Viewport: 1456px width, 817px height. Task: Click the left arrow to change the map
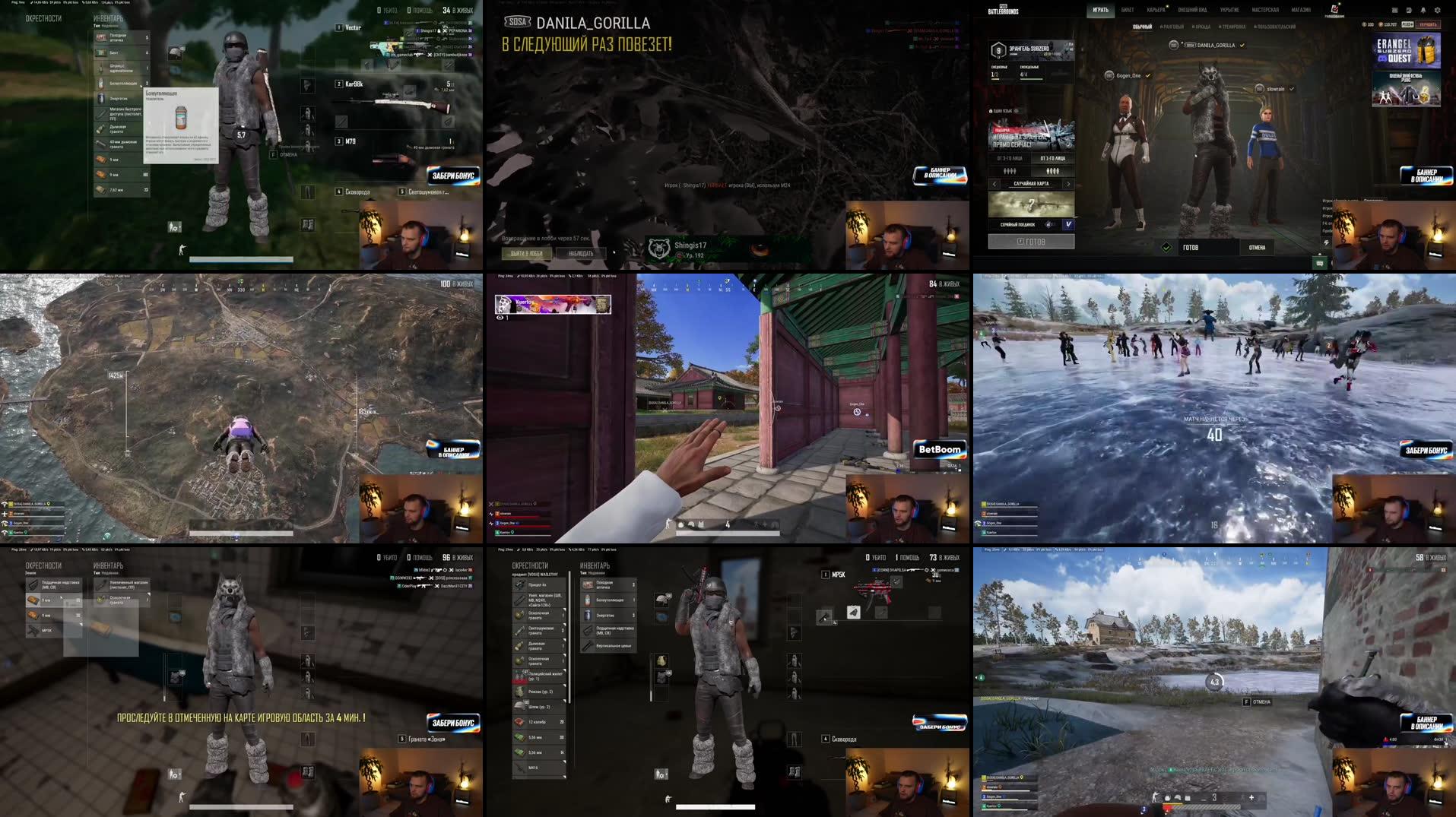tap(994, 184)
